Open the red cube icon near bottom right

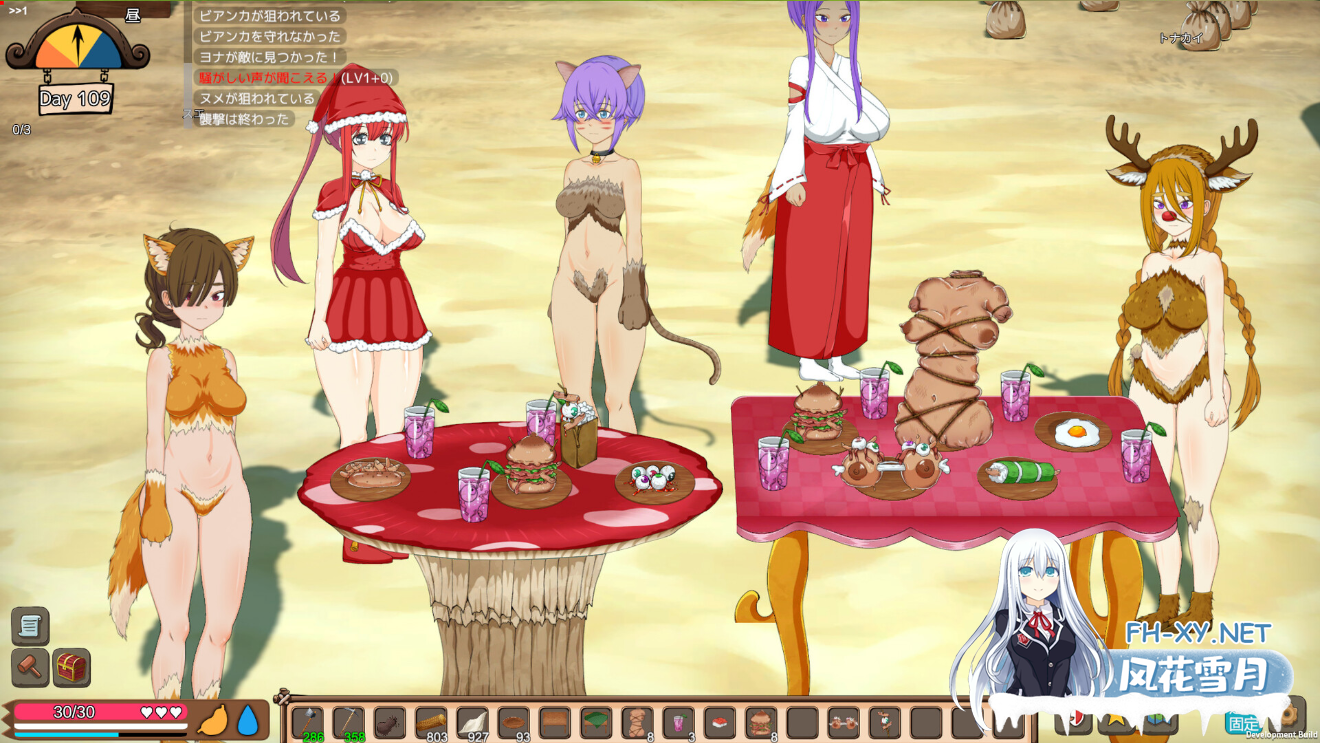[1076, 716]
